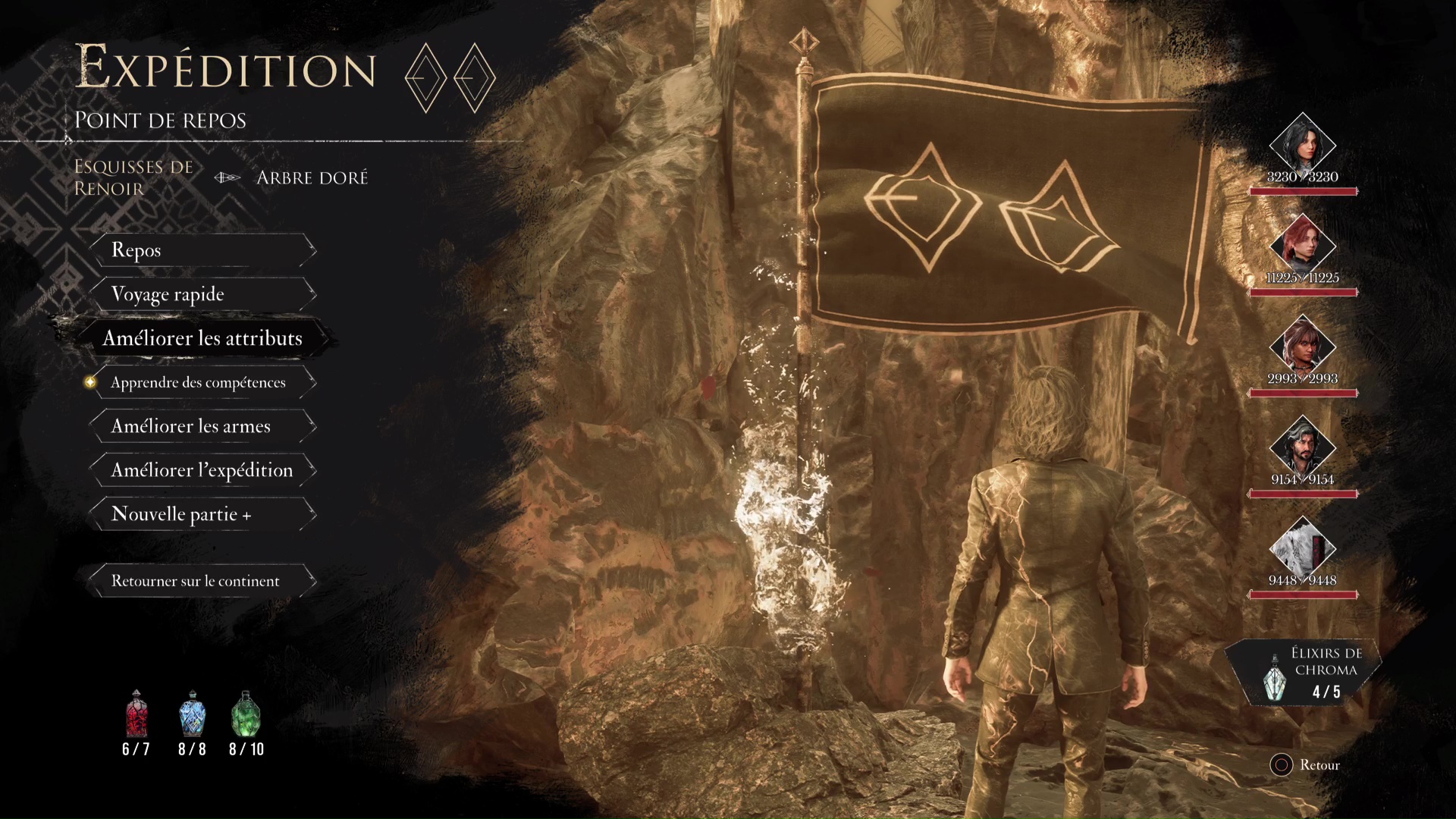Select the black-haired woman party portrait

[x=1302, y=143]
